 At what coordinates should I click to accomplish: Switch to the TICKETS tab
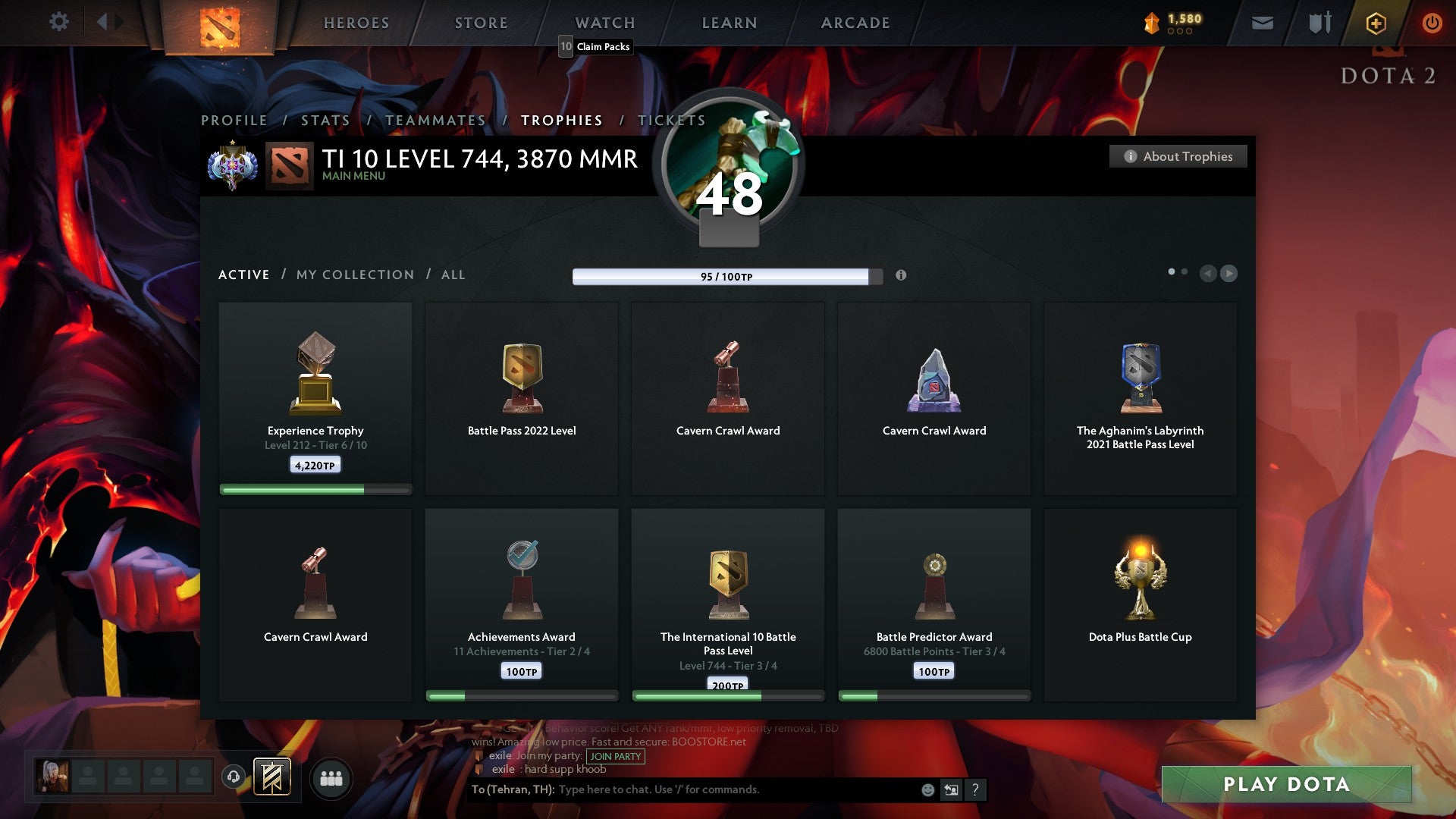click(x=672, y=120)
